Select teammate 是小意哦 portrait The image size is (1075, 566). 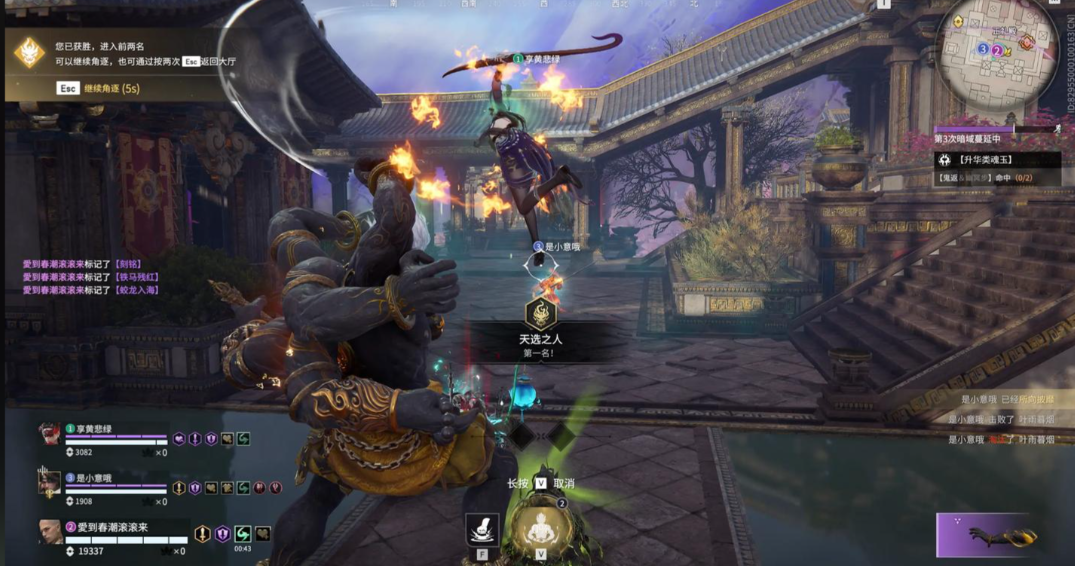click(x=50, y=484)
